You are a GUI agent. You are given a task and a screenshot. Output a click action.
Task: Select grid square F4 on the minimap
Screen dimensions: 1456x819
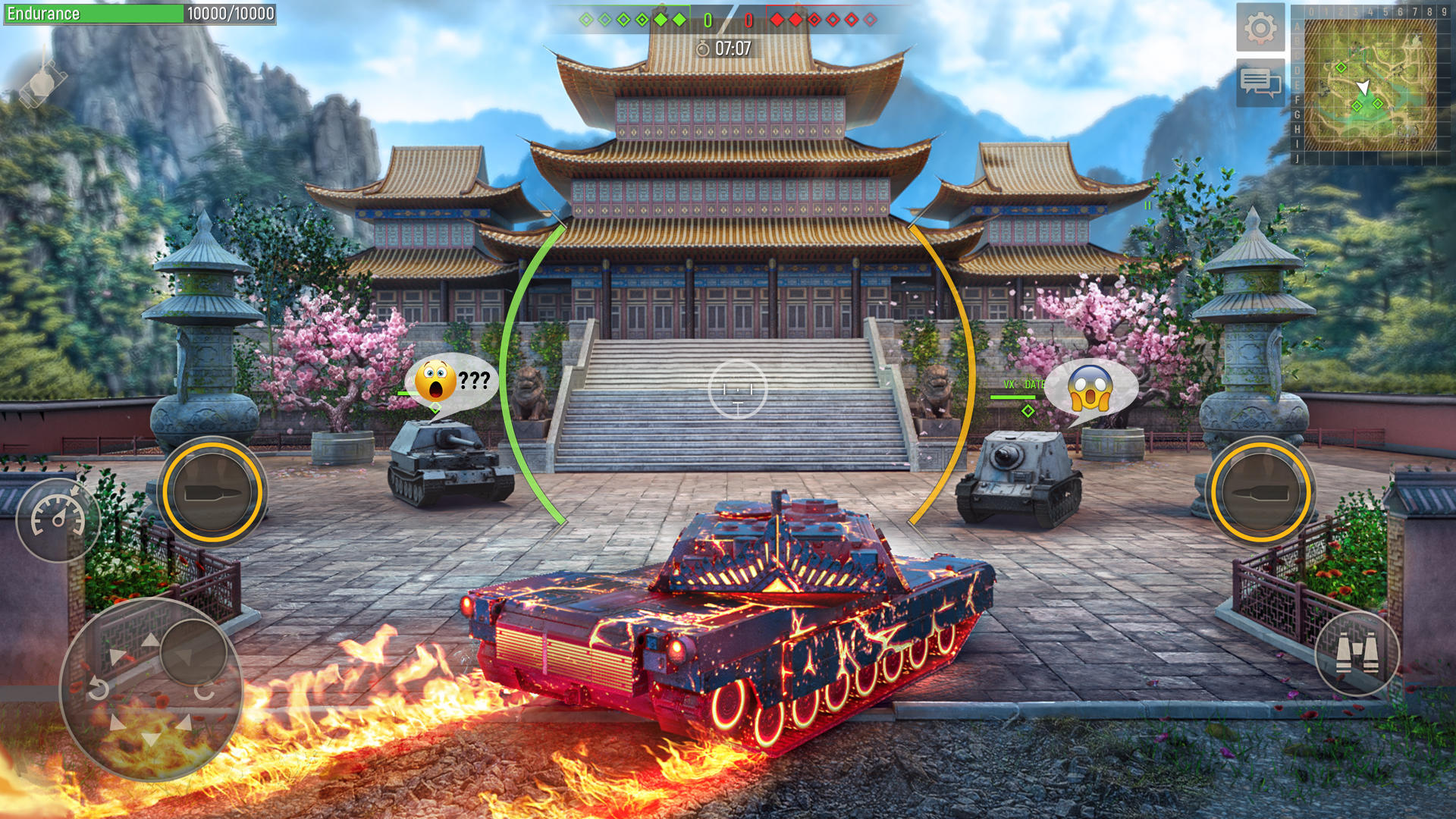coord(1370,99)
